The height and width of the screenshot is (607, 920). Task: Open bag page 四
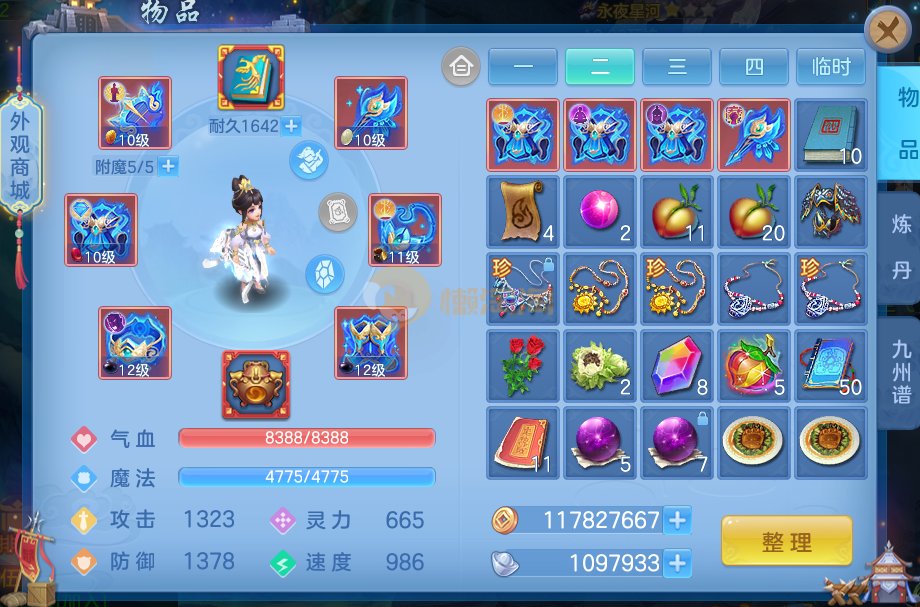click(x=753, y=67)
